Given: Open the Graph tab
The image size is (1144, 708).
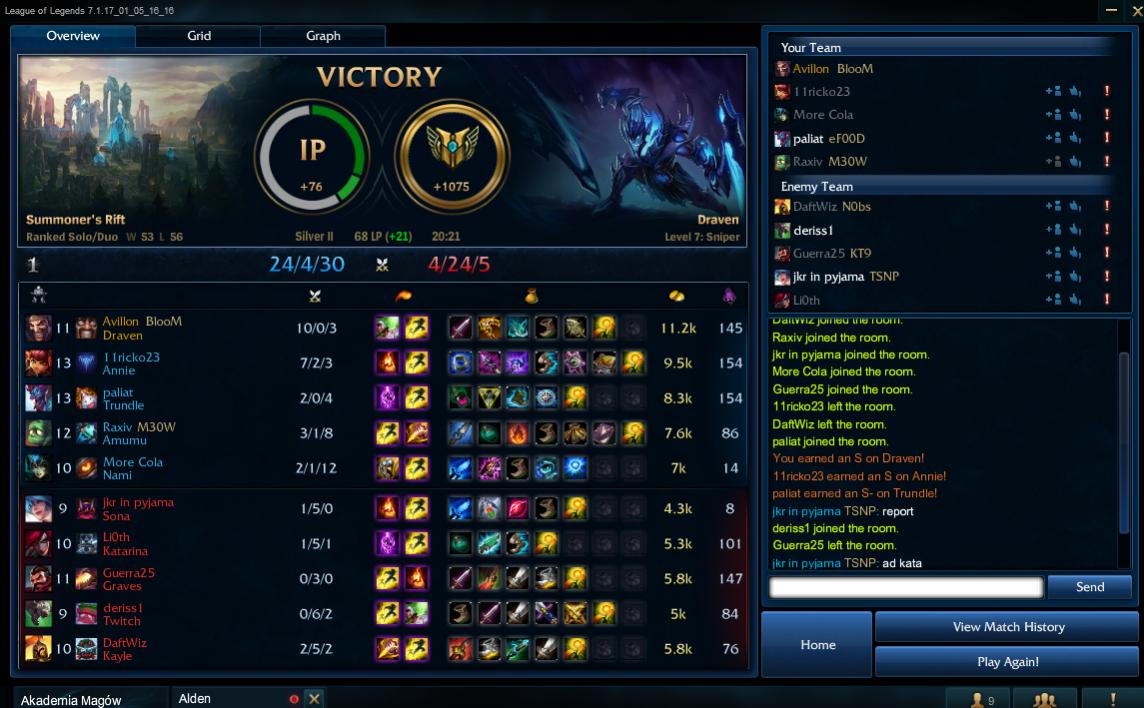Looking at the screenshot, I should tap(322, 36).
